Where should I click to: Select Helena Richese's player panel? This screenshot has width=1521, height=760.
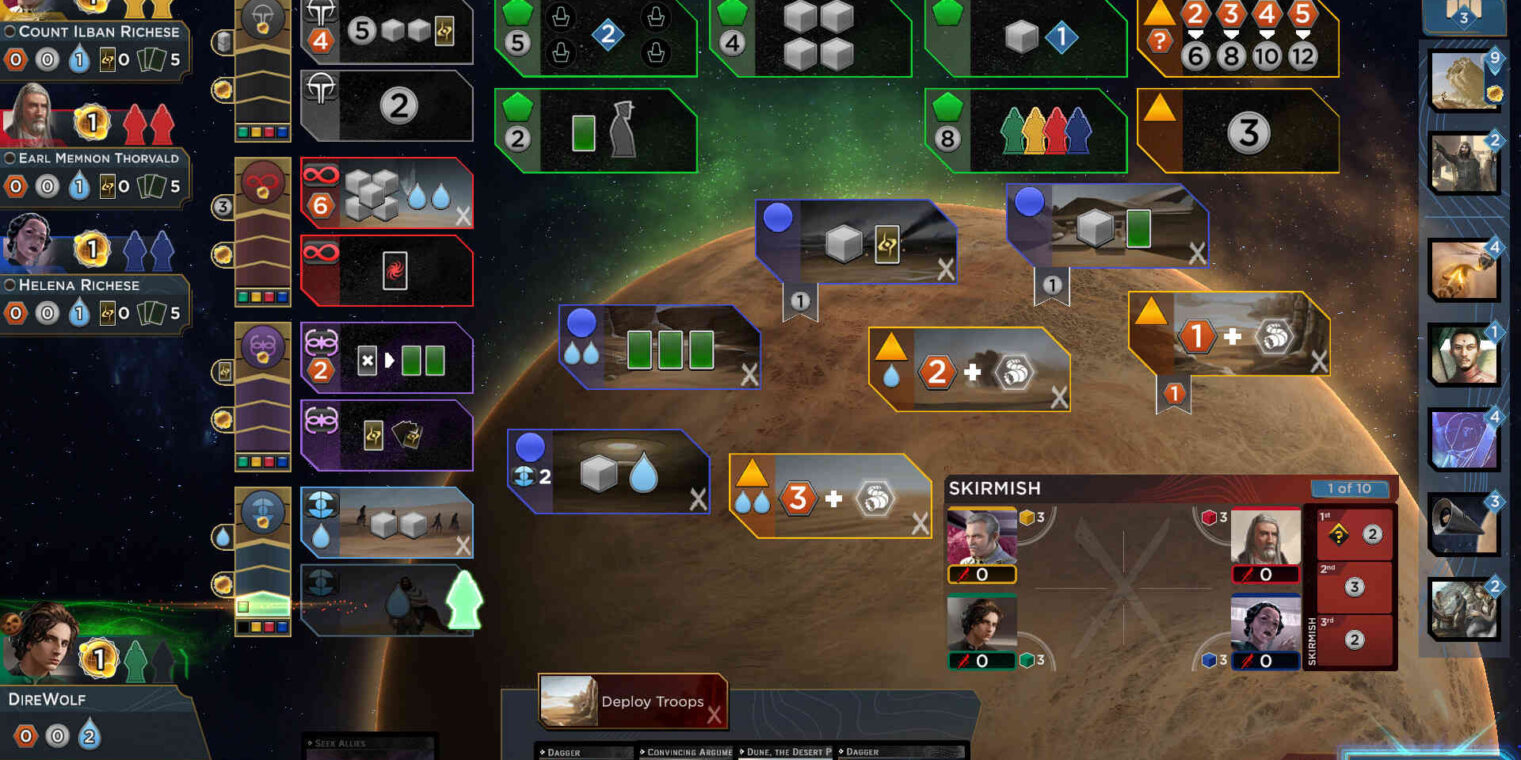pyautogui.click(x=95, y=285)
